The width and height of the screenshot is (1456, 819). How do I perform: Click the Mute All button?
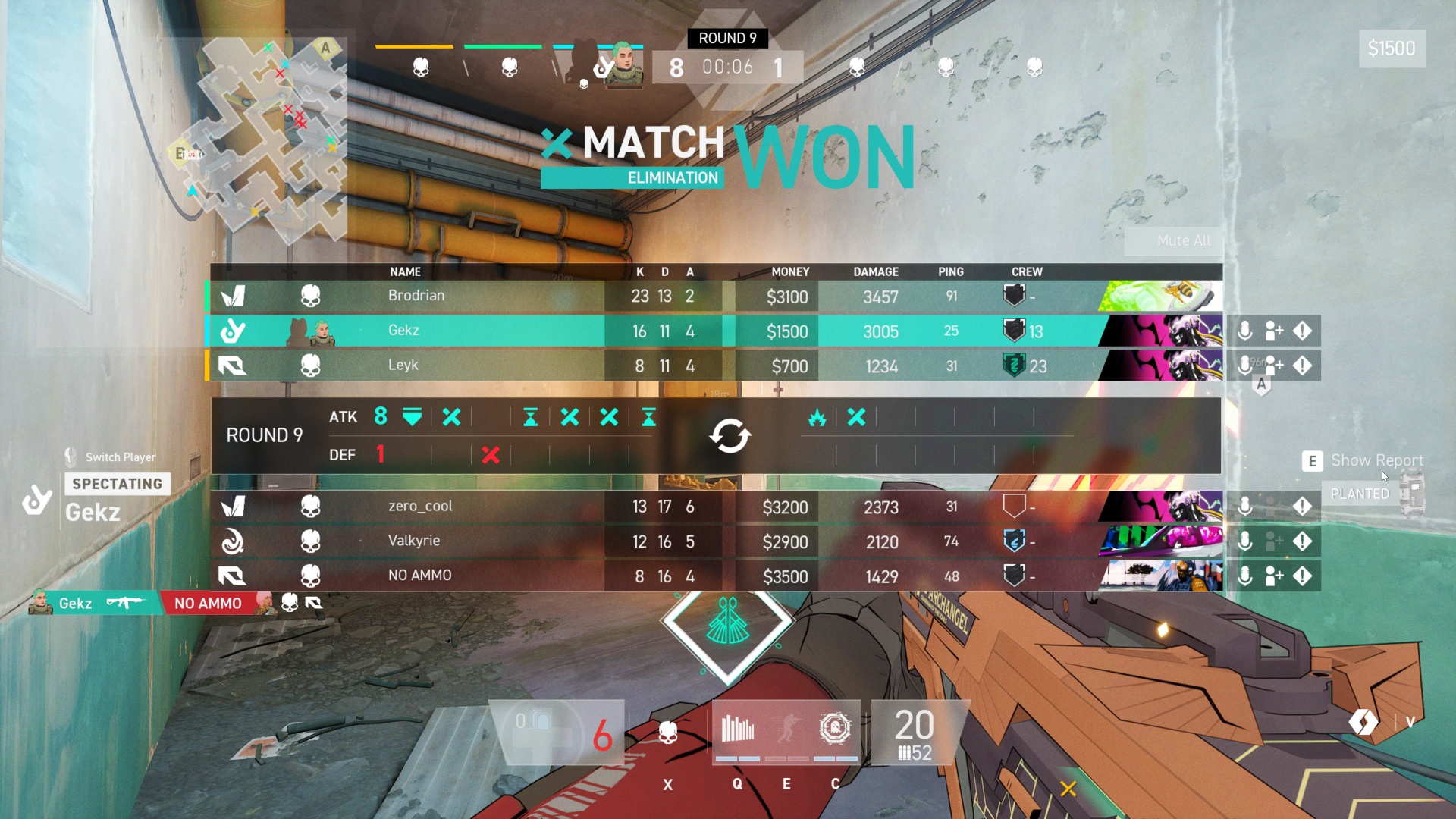coord(1183,240)
